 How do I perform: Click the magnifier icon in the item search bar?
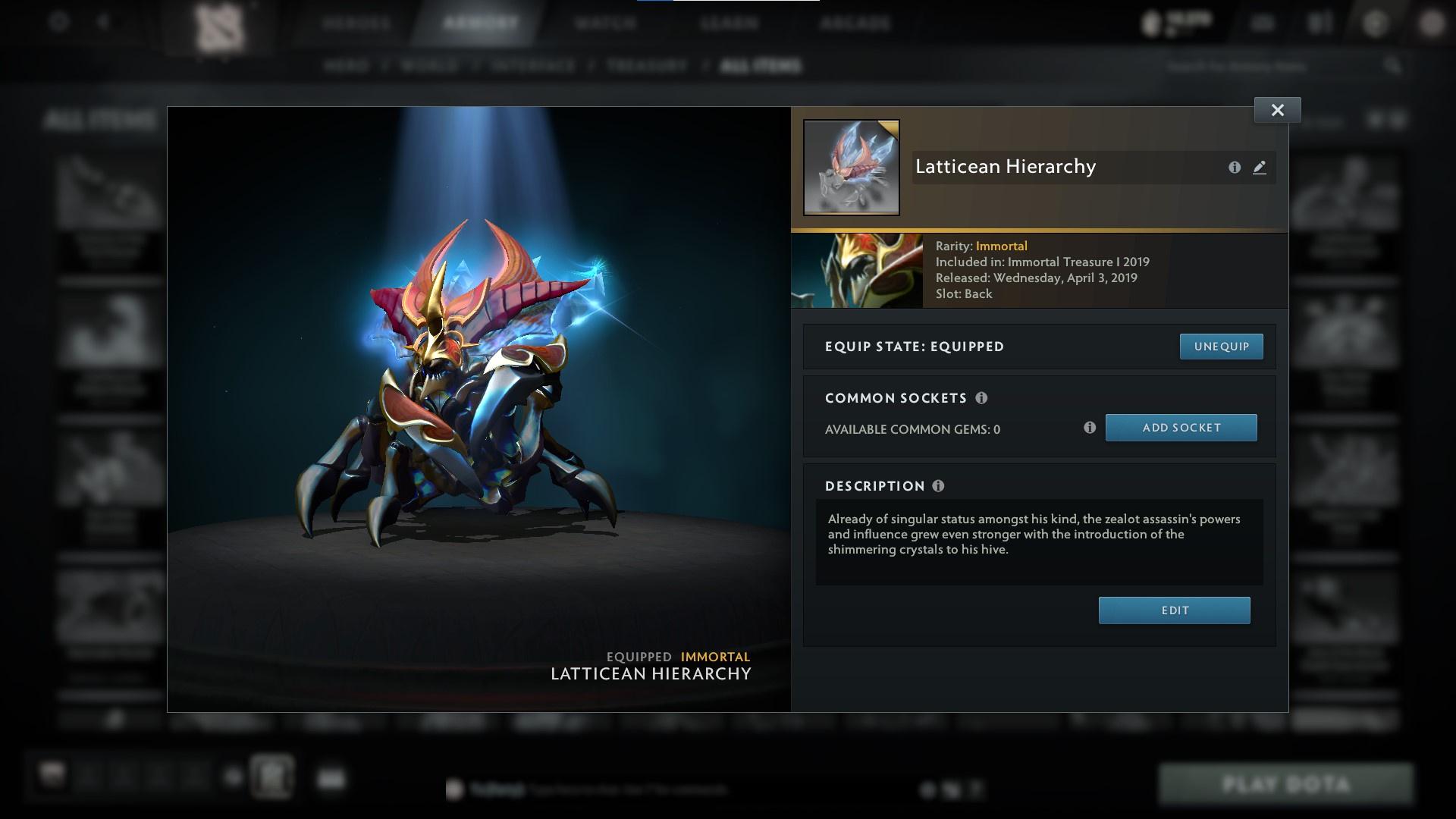pos(1394,66)
